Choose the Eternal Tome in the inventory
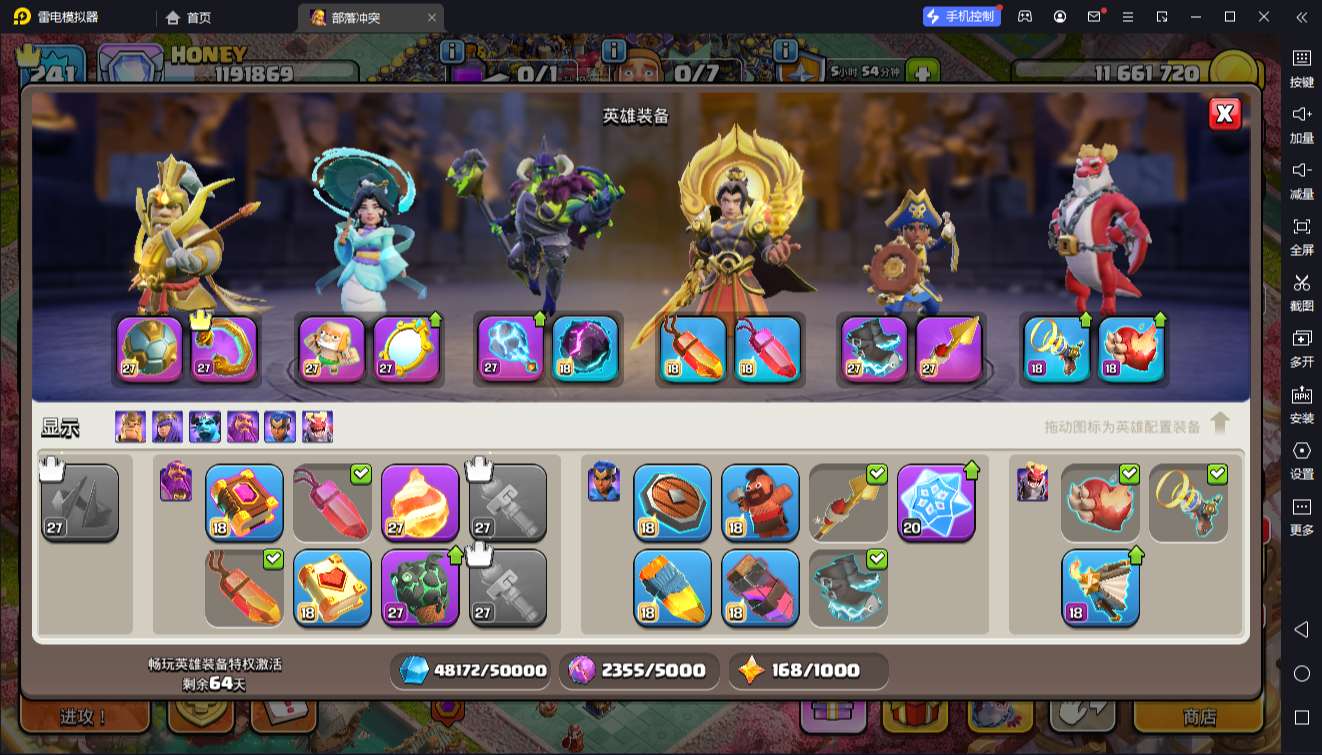Image resolution: width=1322 pixels, height=755 pixels. click(244, 502)
